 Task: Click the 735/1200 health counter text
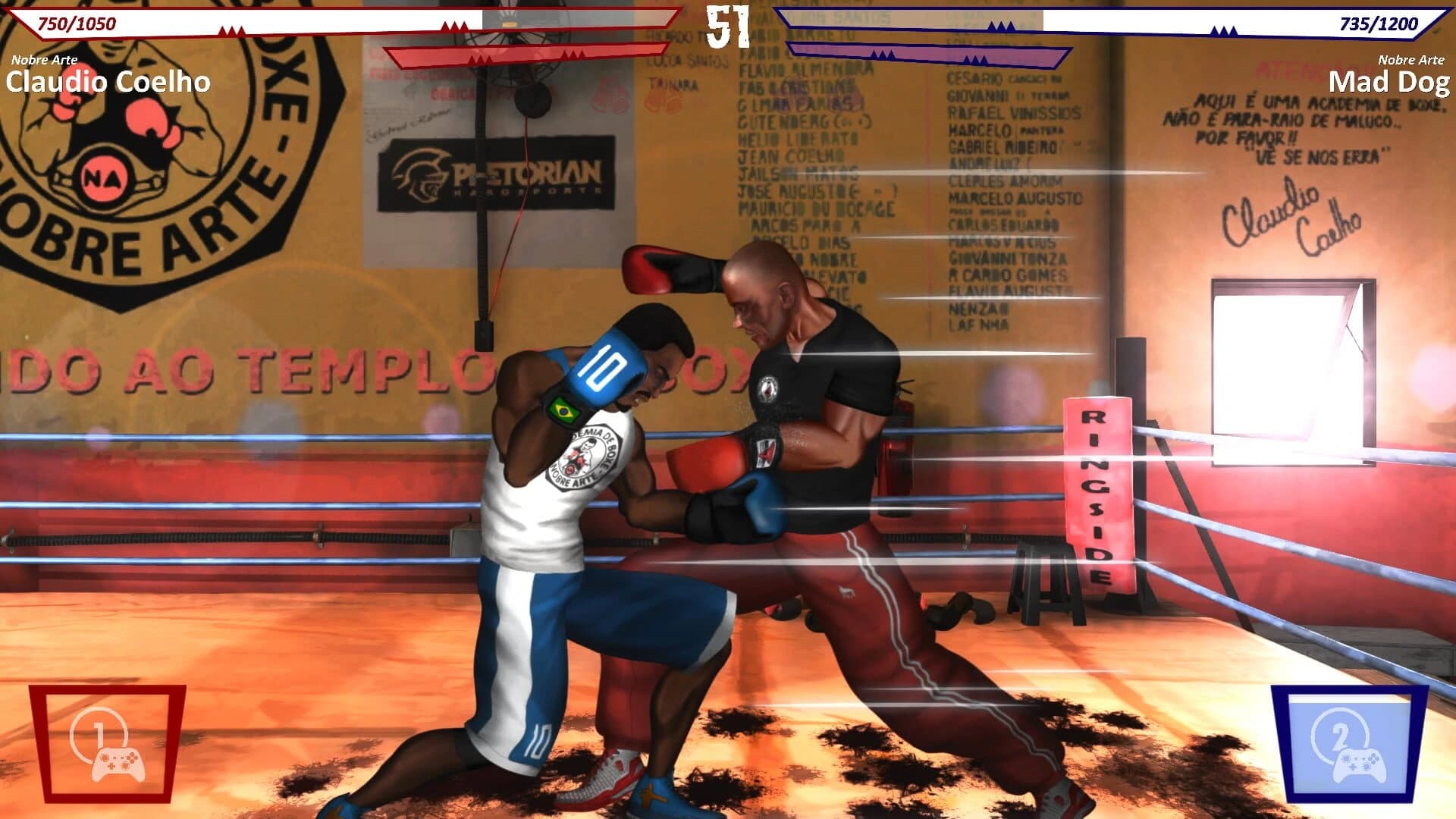point(1380,23)
